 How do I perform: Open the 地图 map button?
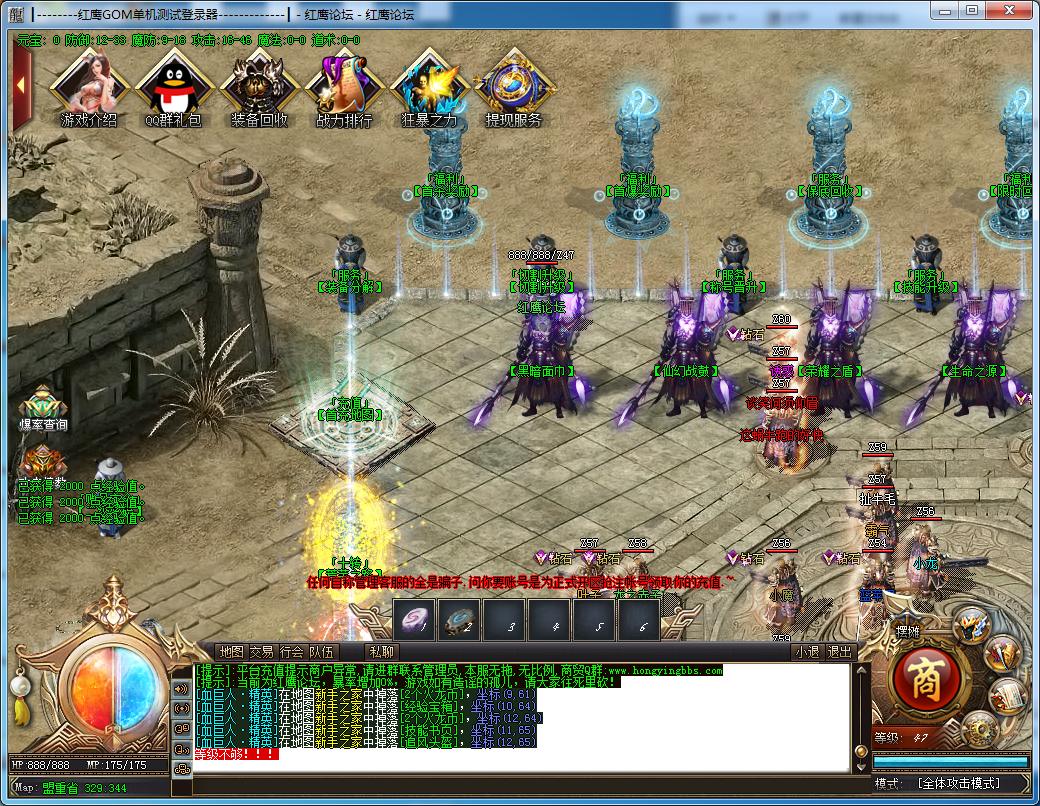[x=231, y=652]
